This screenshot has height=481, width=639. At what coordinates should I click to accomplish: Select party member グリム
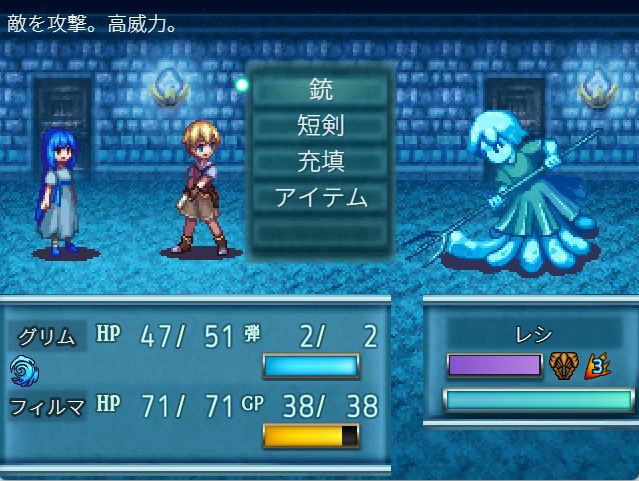pos(46,336)
